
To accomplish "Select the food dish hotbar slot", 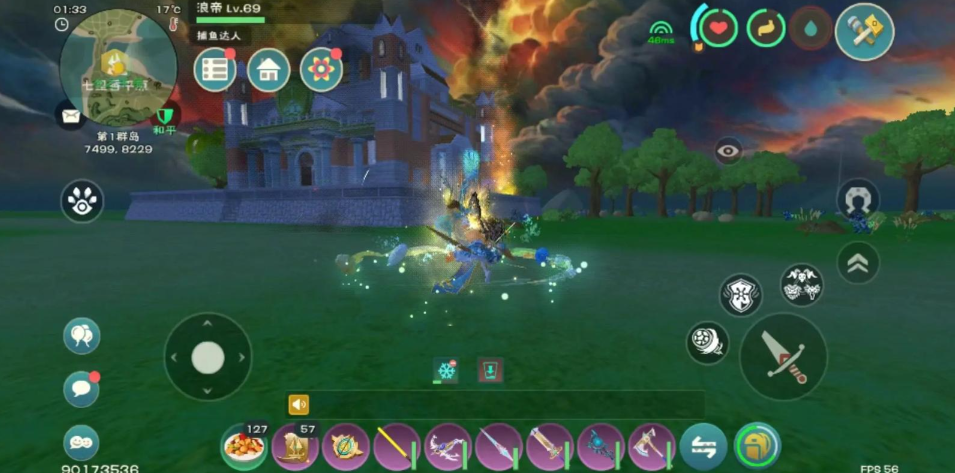I will [243, 446].
